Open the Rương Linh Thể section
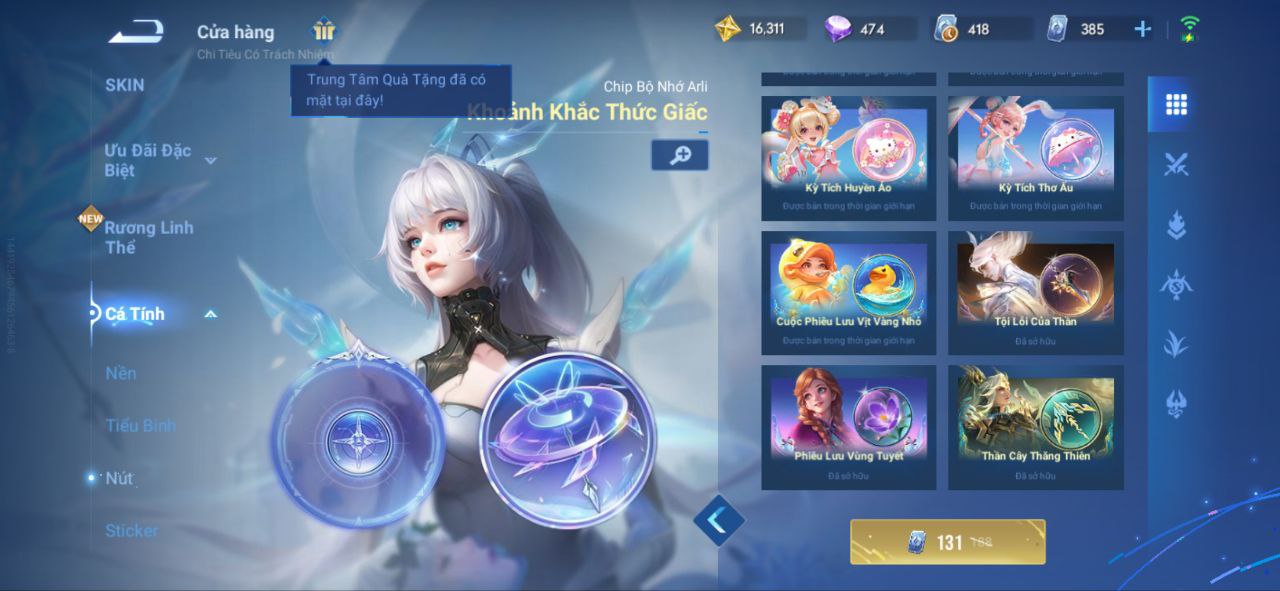This screenshot has height=591, width=1280. pos(149,237)
